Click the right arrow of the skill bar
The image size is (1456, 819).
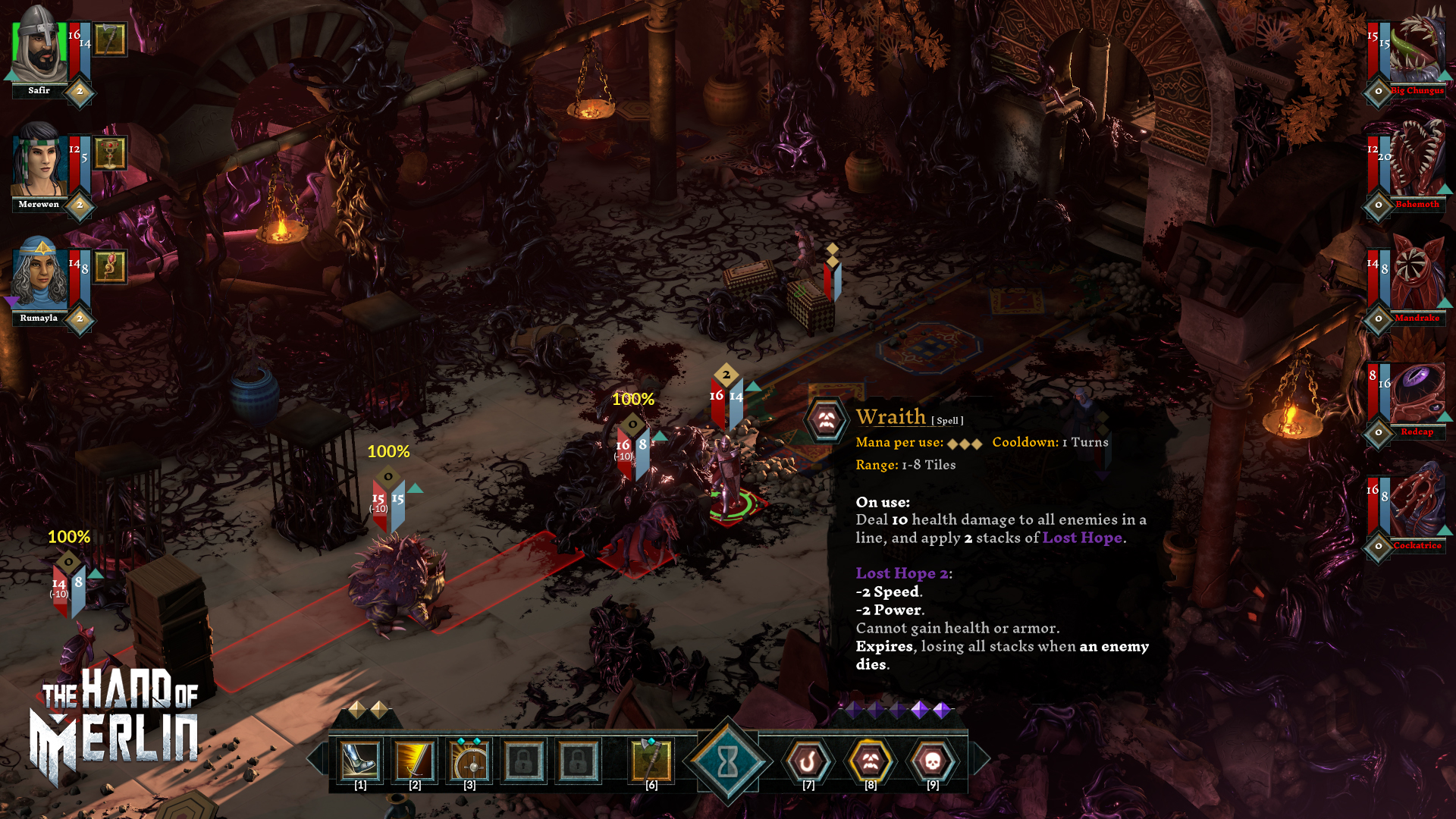click(x=981, y=758)
